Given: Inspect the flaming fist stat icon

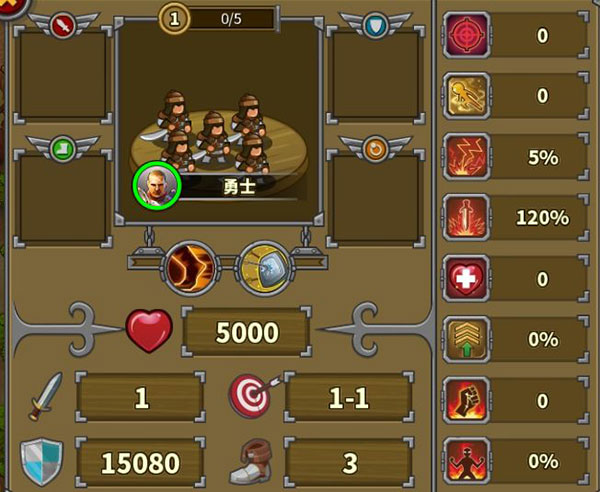Looking at the screenshot, I should 466,399.
